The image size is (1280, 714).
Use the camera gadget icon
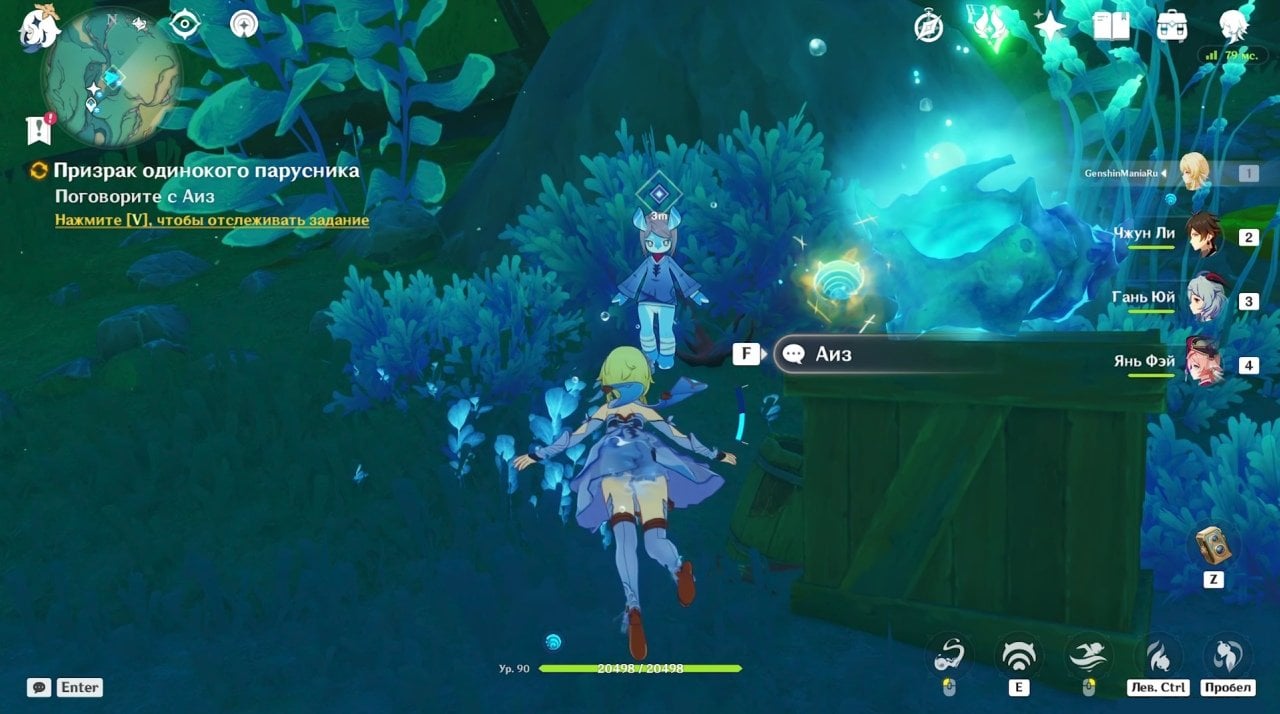click(x=1213, y=546)
